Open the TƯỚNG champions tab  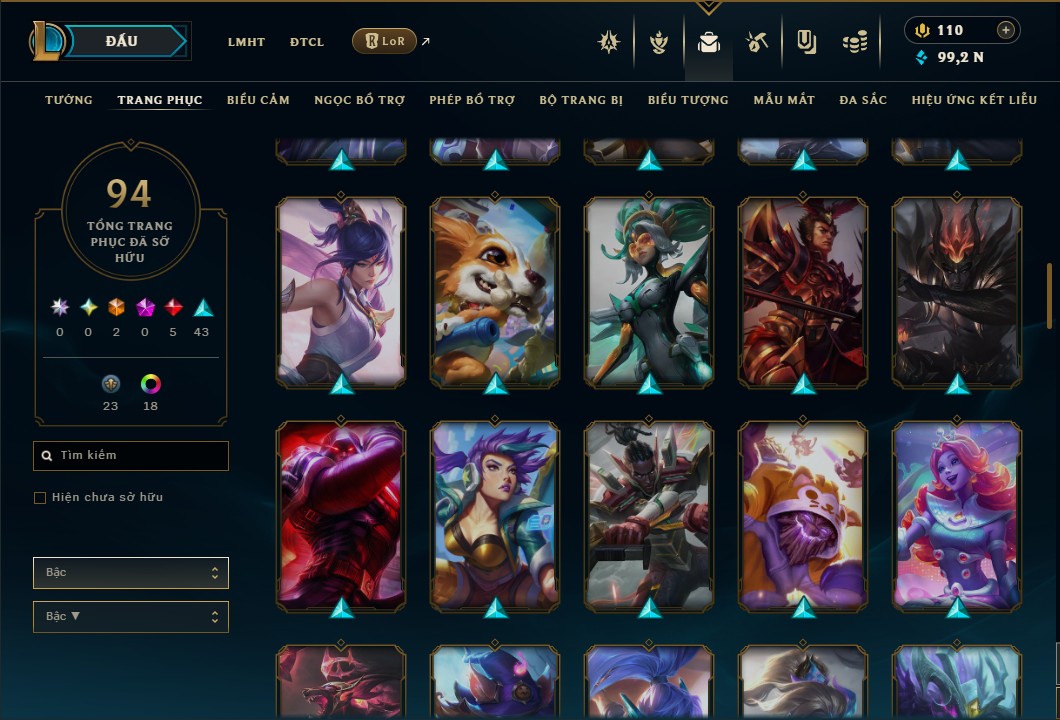tap(69, 100)
